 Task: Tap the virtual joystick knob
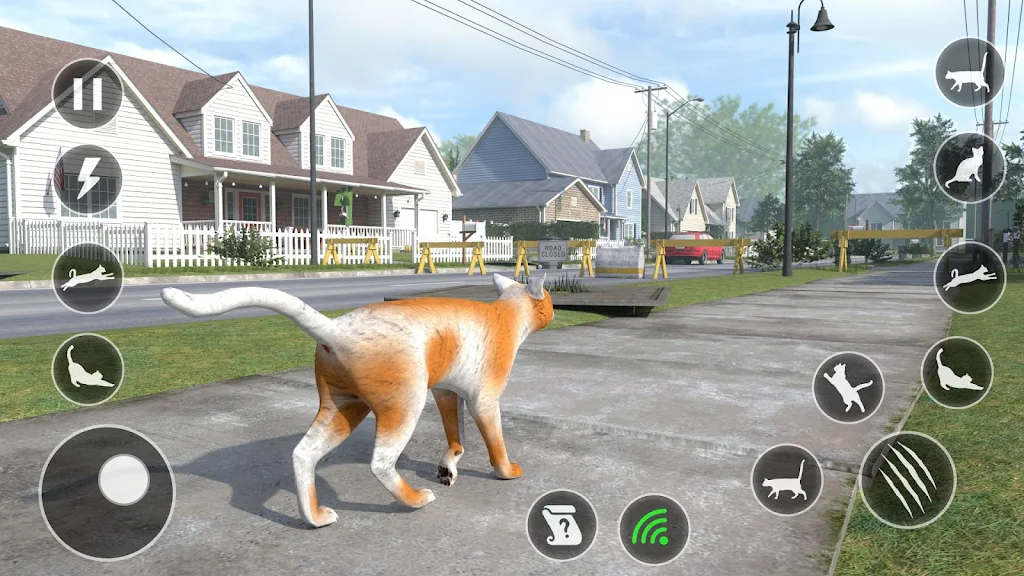(x=124, y=480)
